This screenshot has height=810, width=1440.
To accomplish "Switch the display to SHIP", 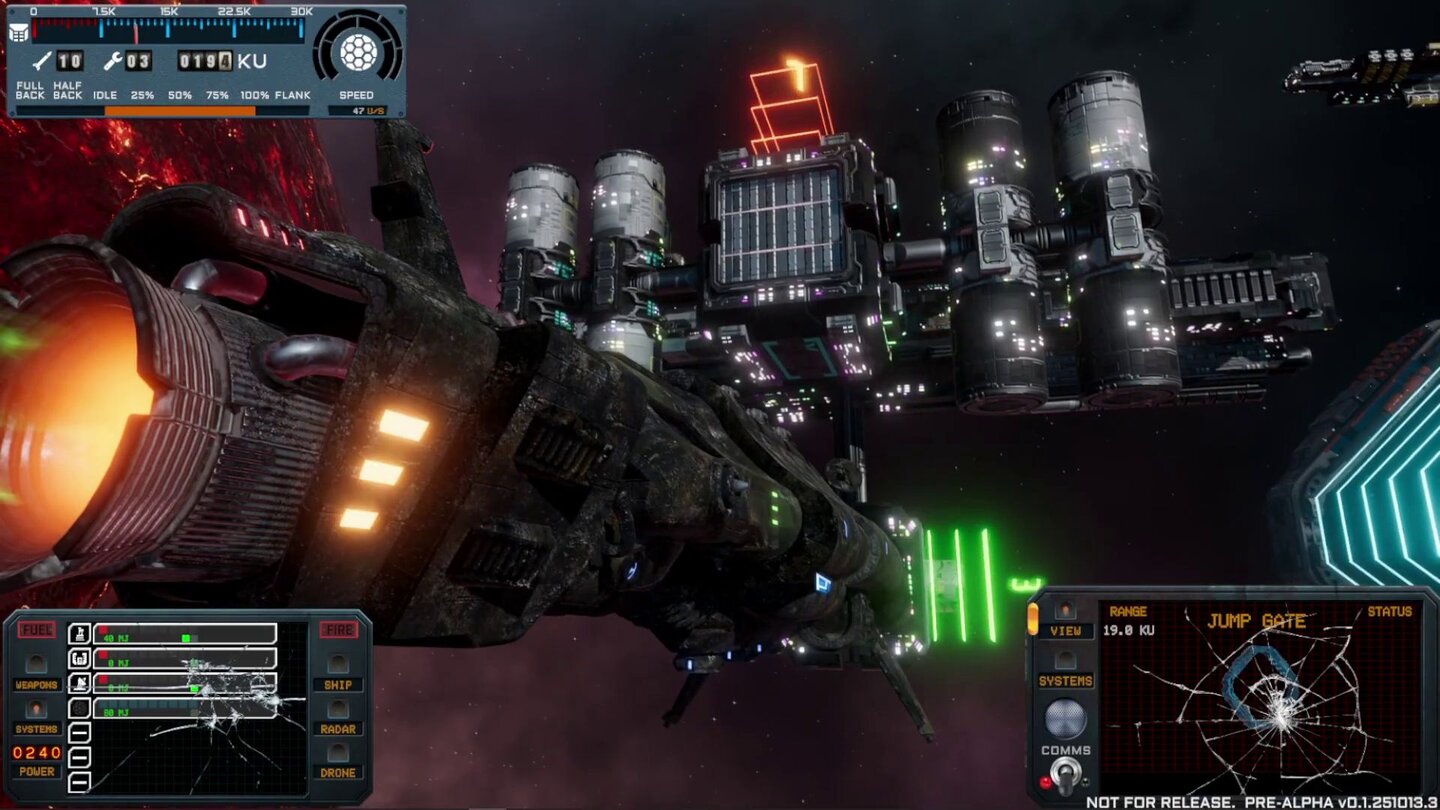I will 338,665.
